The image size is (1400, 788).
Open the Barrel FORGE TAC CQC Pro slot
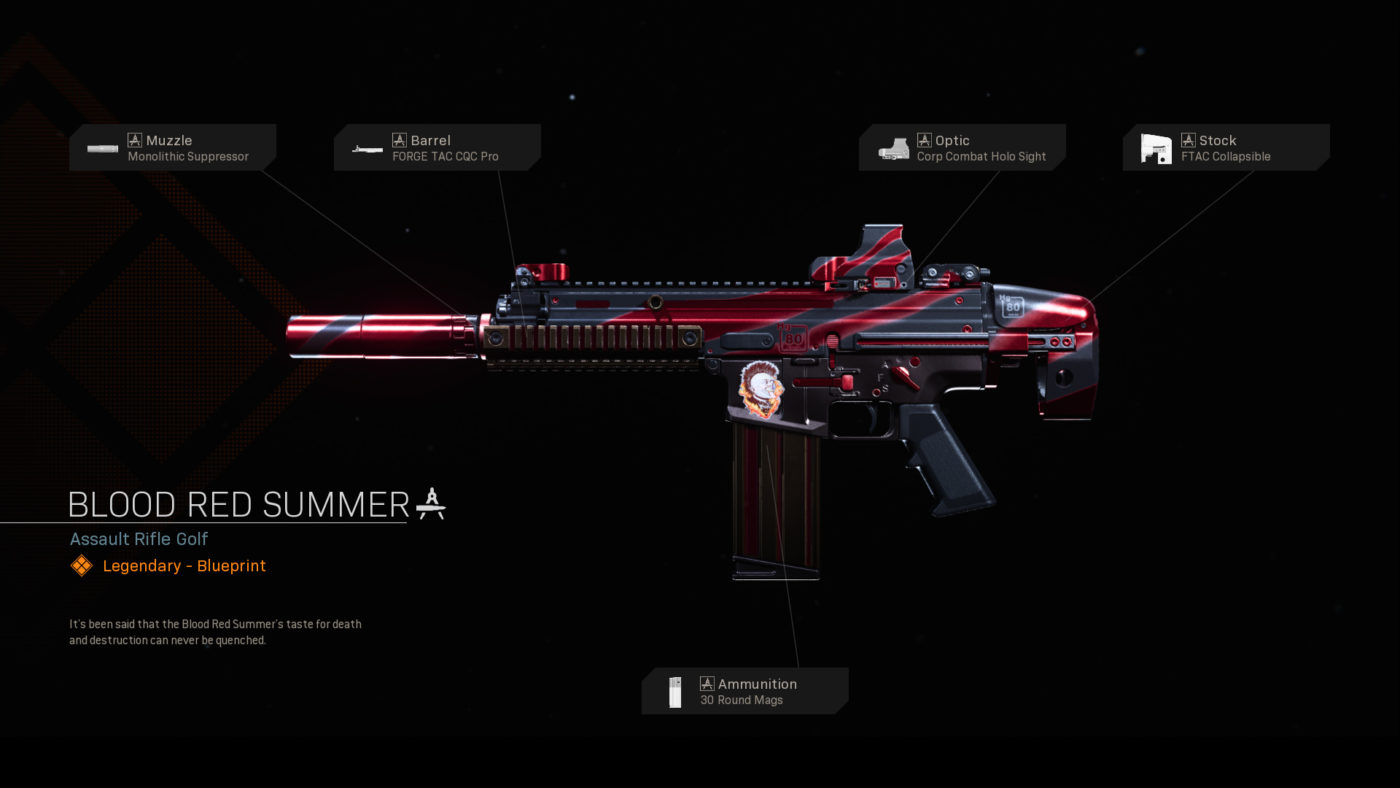(437, 148)
